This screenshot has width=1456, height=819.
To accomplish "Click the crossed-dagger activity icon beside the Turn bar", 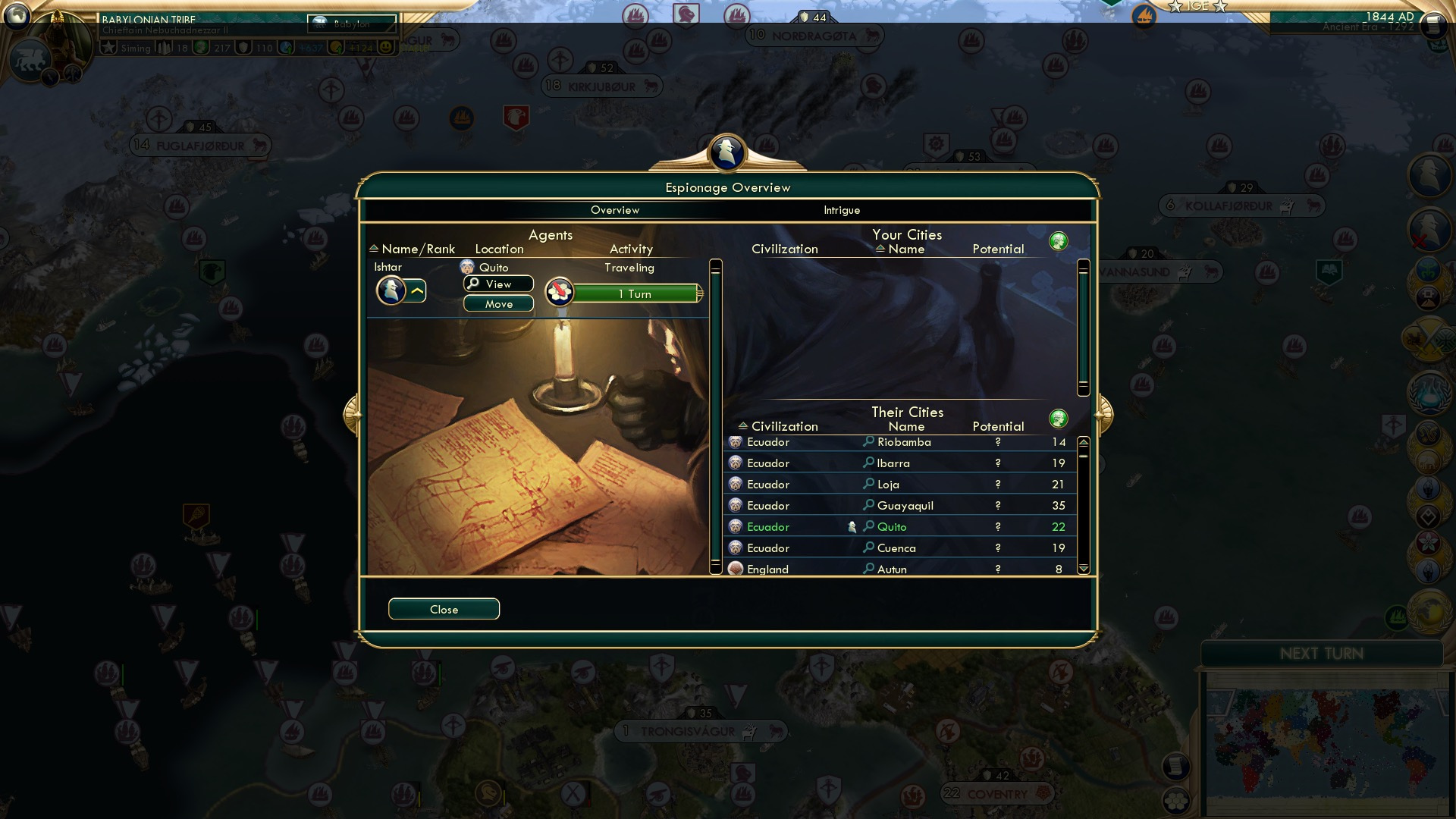I will (x=559, y=292).
